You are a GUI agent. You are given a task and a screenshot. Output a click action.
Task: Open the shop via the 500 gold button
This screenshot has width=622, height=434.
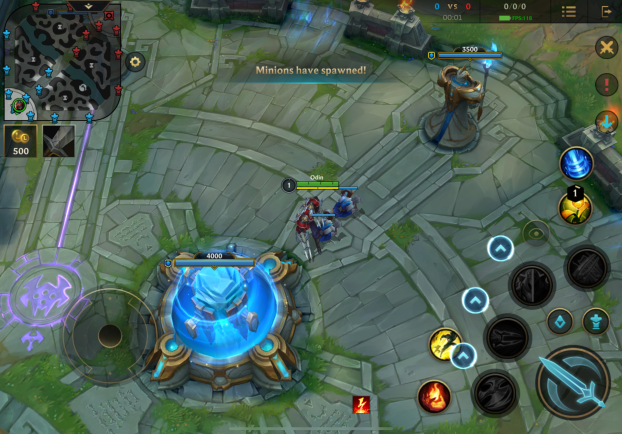pyautogui.click(x=20, y=141)
